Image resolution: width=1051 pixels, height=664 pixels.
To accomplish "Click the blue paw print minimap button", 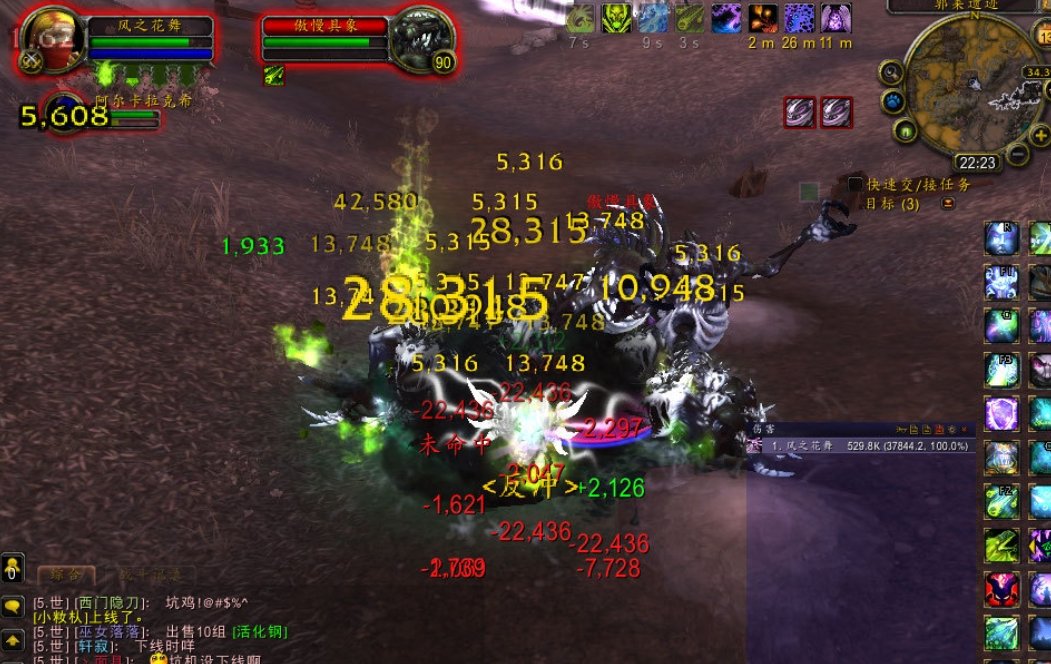I will click(892, 102).
